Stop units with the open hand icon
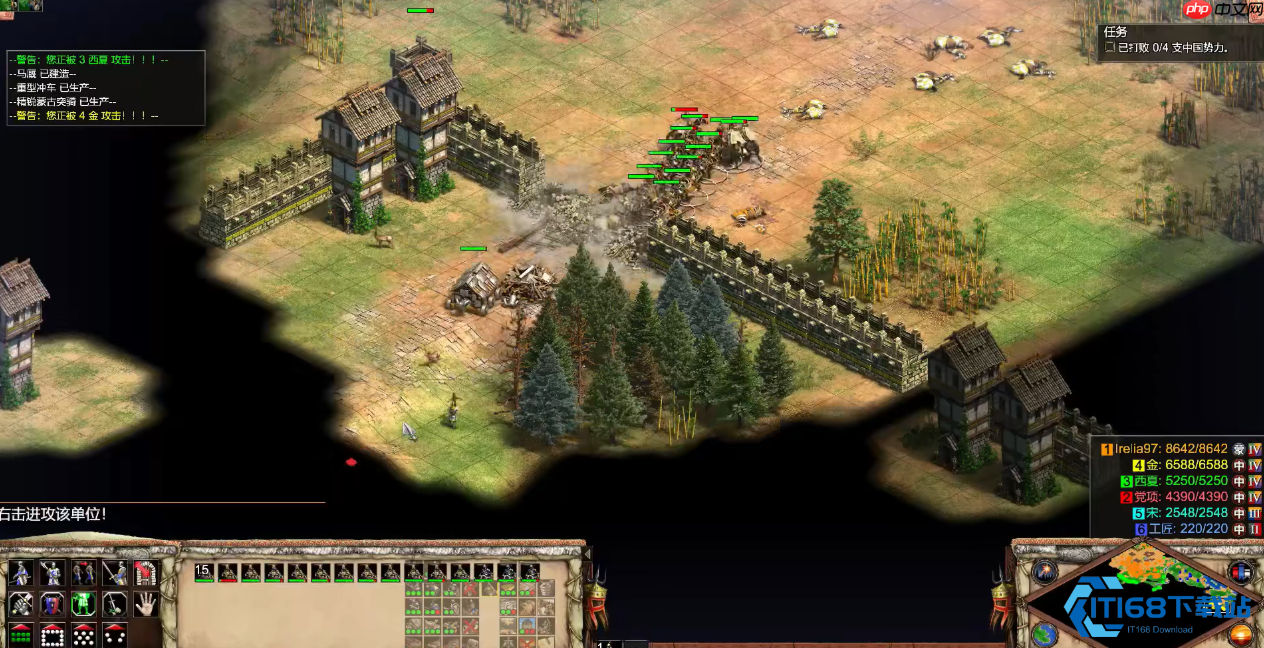This screenshot has width=1264, height=648. [146, 604]
